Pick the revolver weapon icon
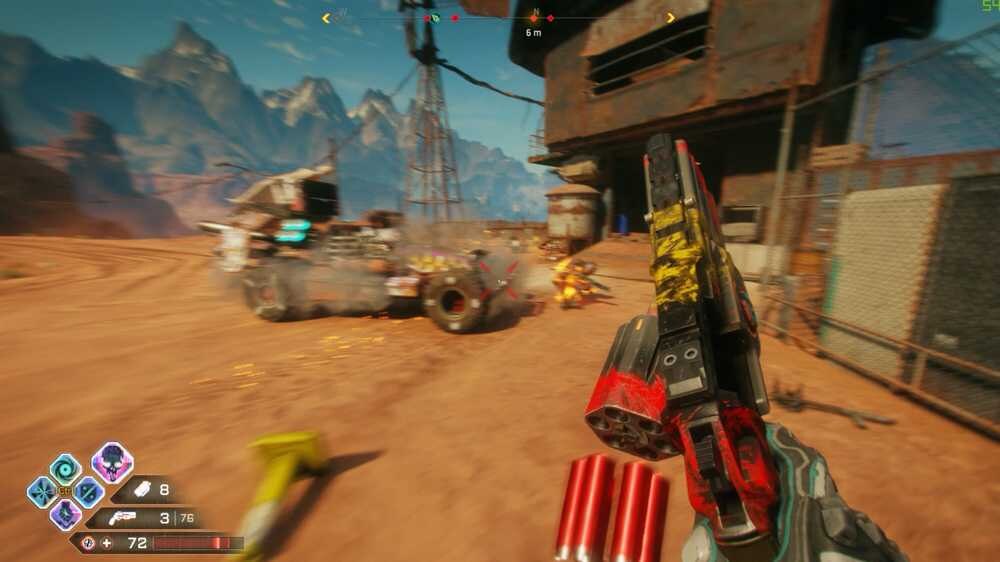The height and width of the screenshot is (562, 1000). pyautogui.click(x=122, y=518)
